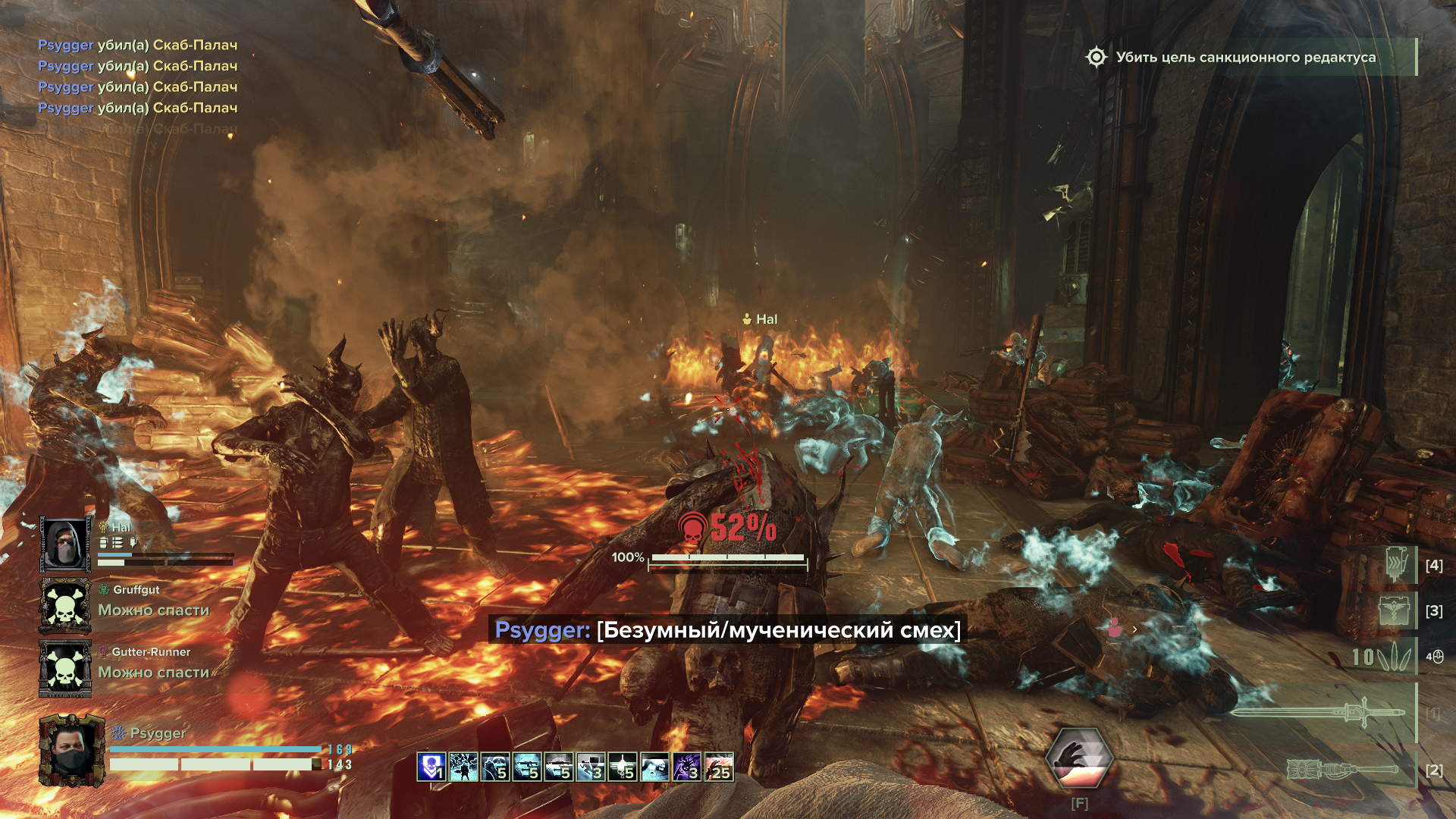Switch to the staff weapon slot
This screenshot has width=1456, height=819.
pos(1344,770)
